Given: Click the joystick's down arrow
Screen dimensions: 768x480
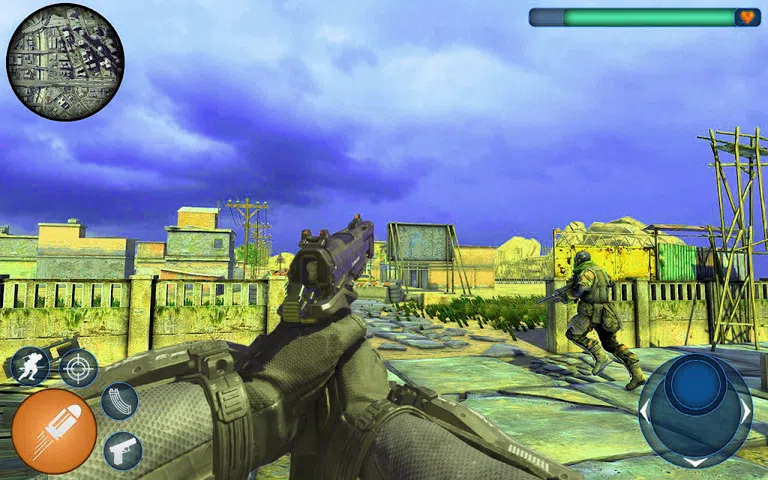Looking at the screenshot, I should 696,461.
